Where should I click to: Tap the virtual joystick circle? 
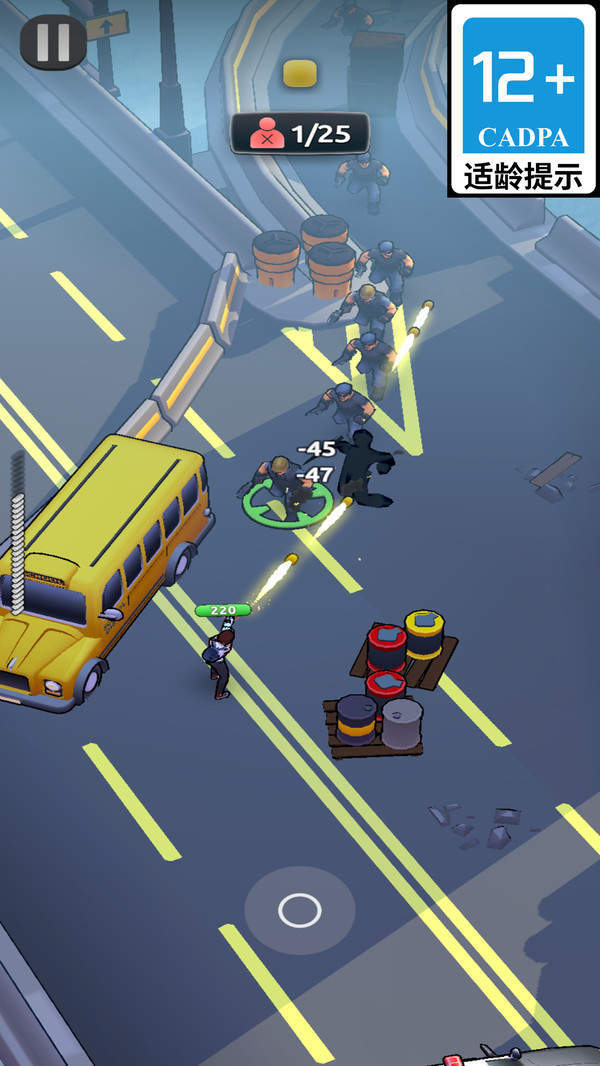coord(299,910)
